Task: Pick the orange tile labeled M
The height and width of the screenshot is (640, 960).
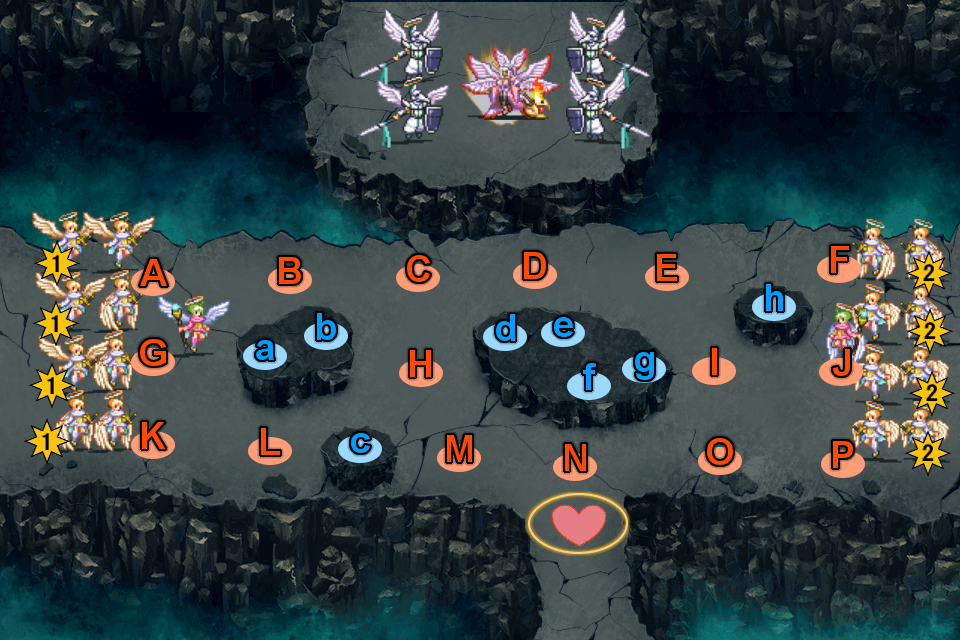Action: [x=459, y=453]
